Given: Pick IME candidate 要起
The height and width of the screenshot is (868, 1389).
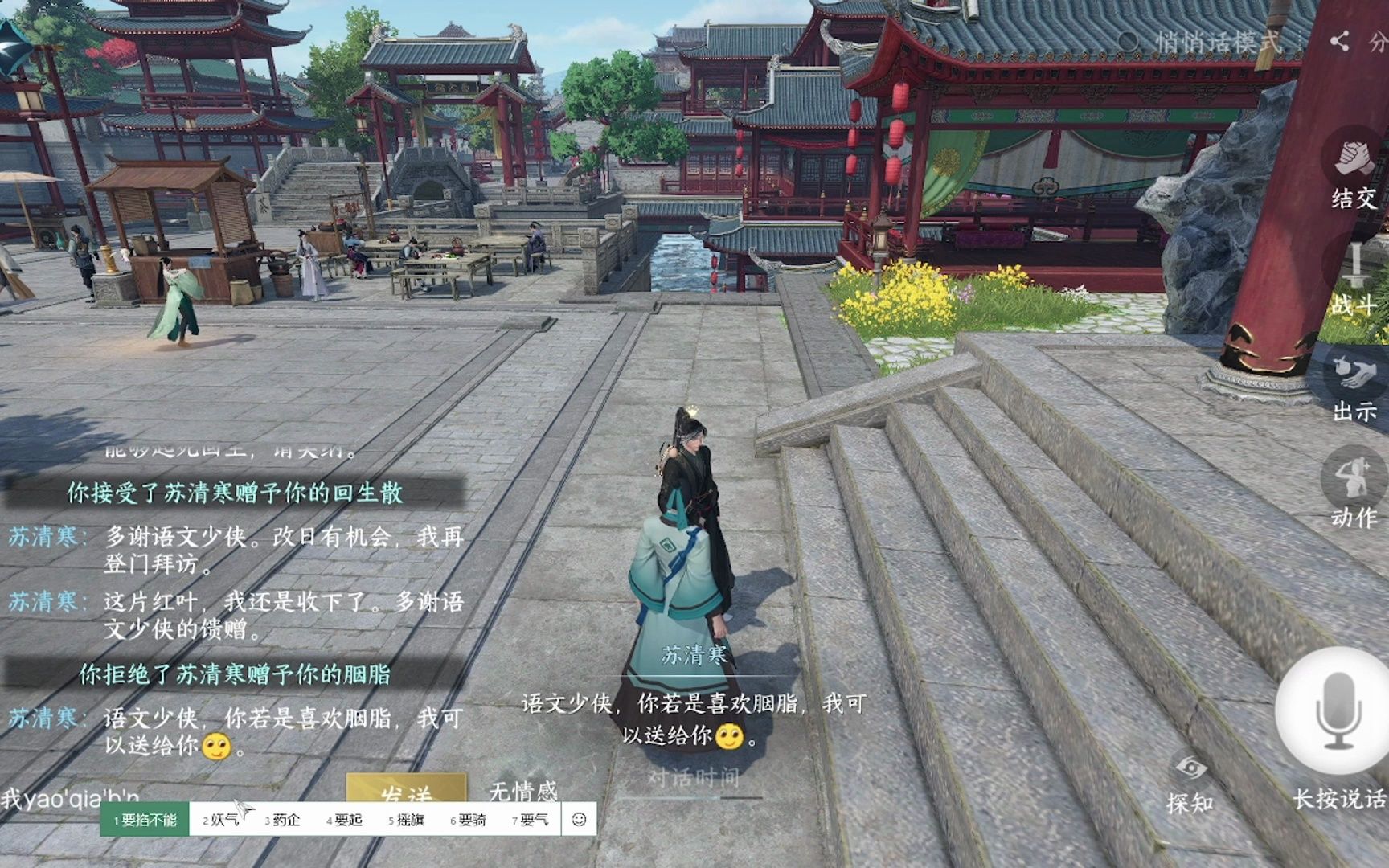Looking at the screenshot, I should coord(344,820).
